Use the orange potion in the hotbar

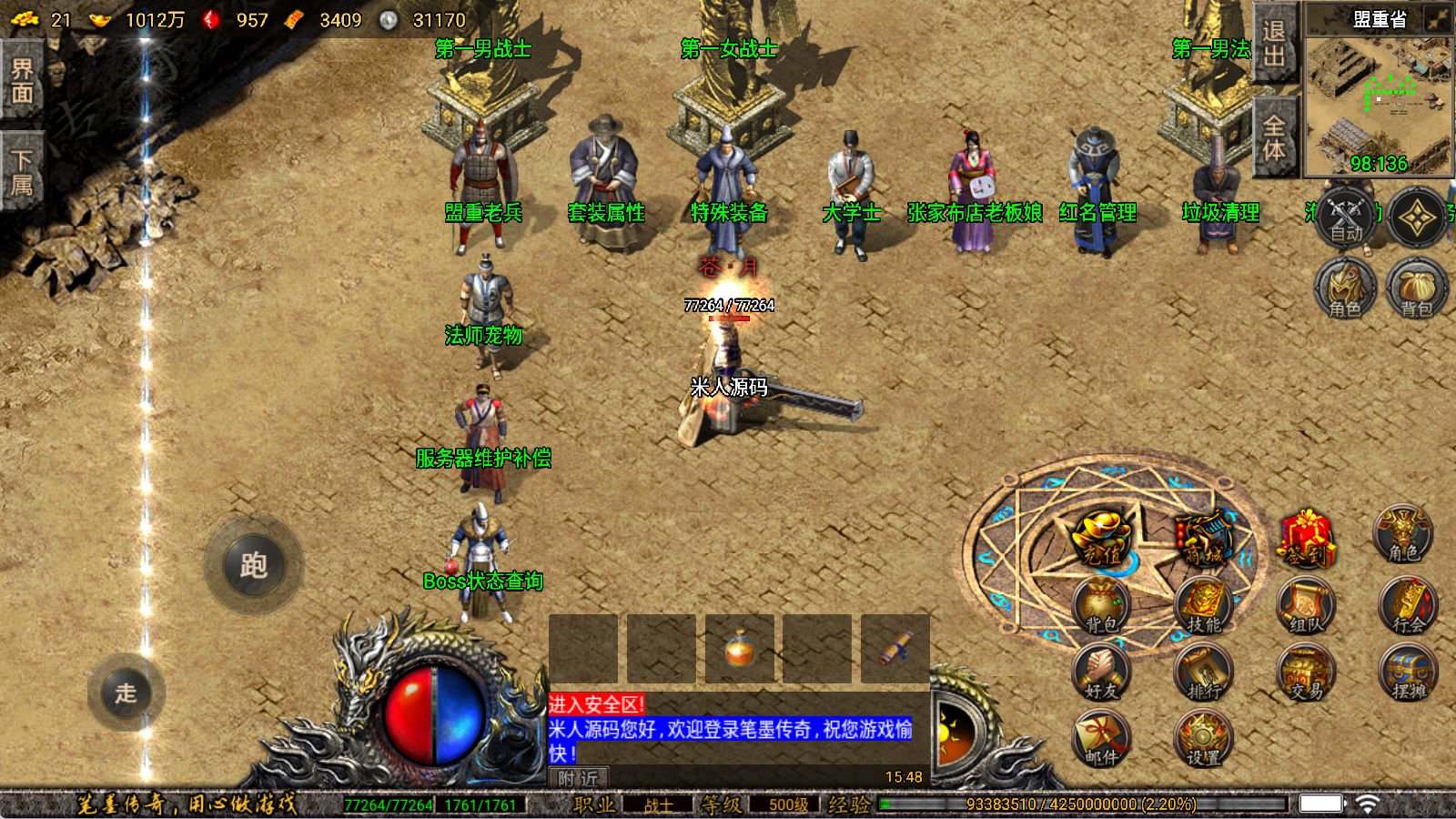(739, 649)
